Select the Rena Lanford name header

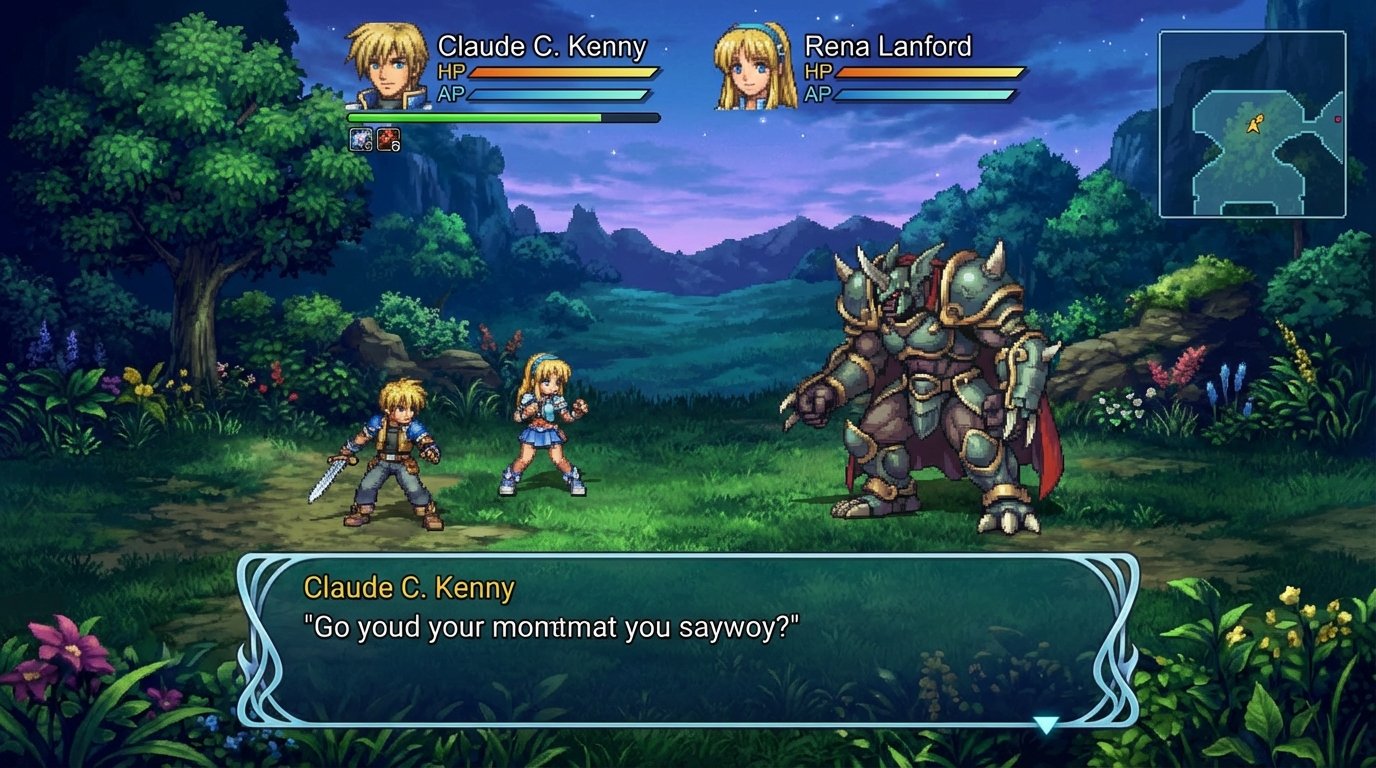(x=888, y=47)
